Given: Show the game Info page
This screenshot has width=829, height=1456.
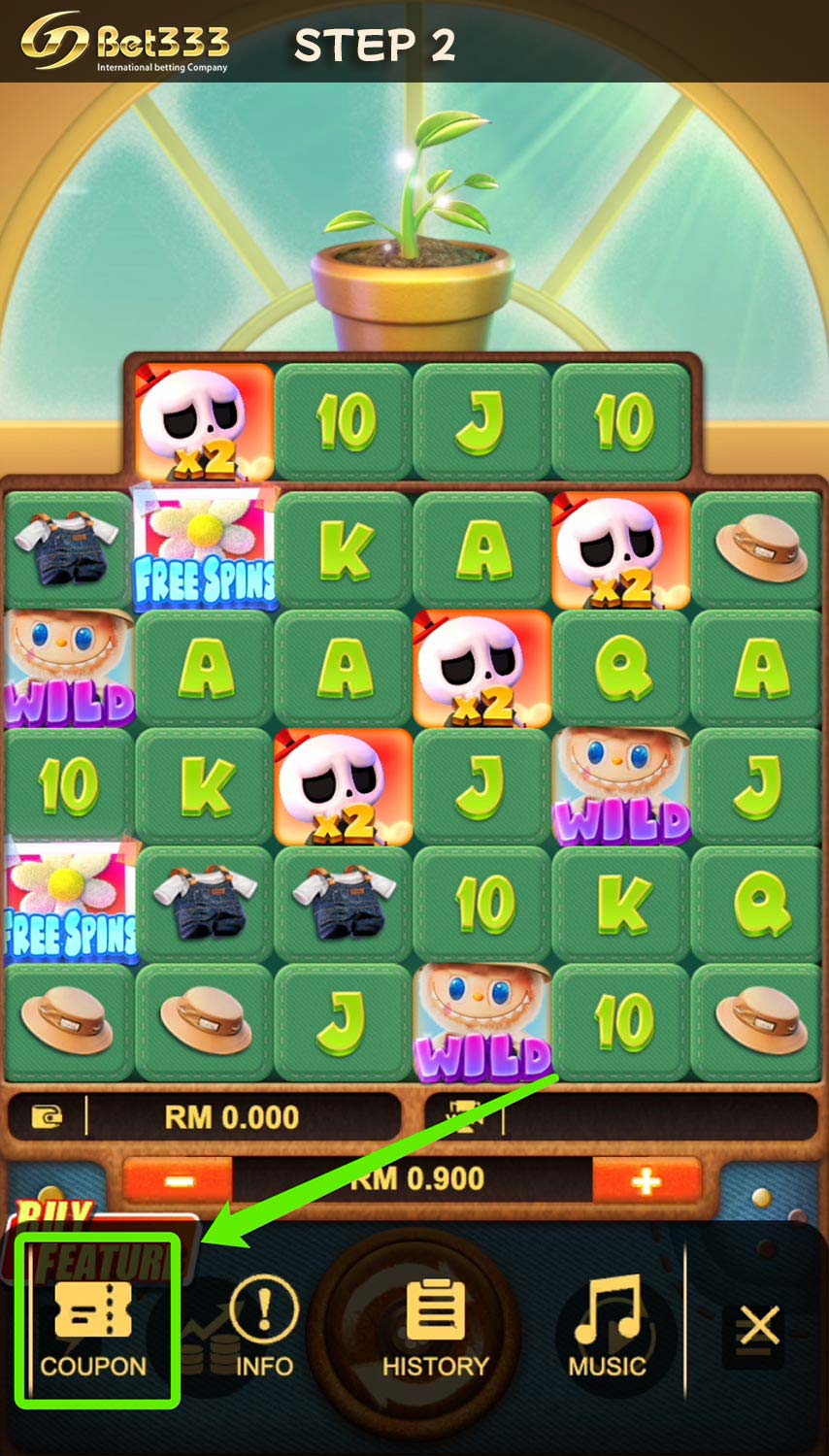Looking at the screenshot, I should [263, 1326].
